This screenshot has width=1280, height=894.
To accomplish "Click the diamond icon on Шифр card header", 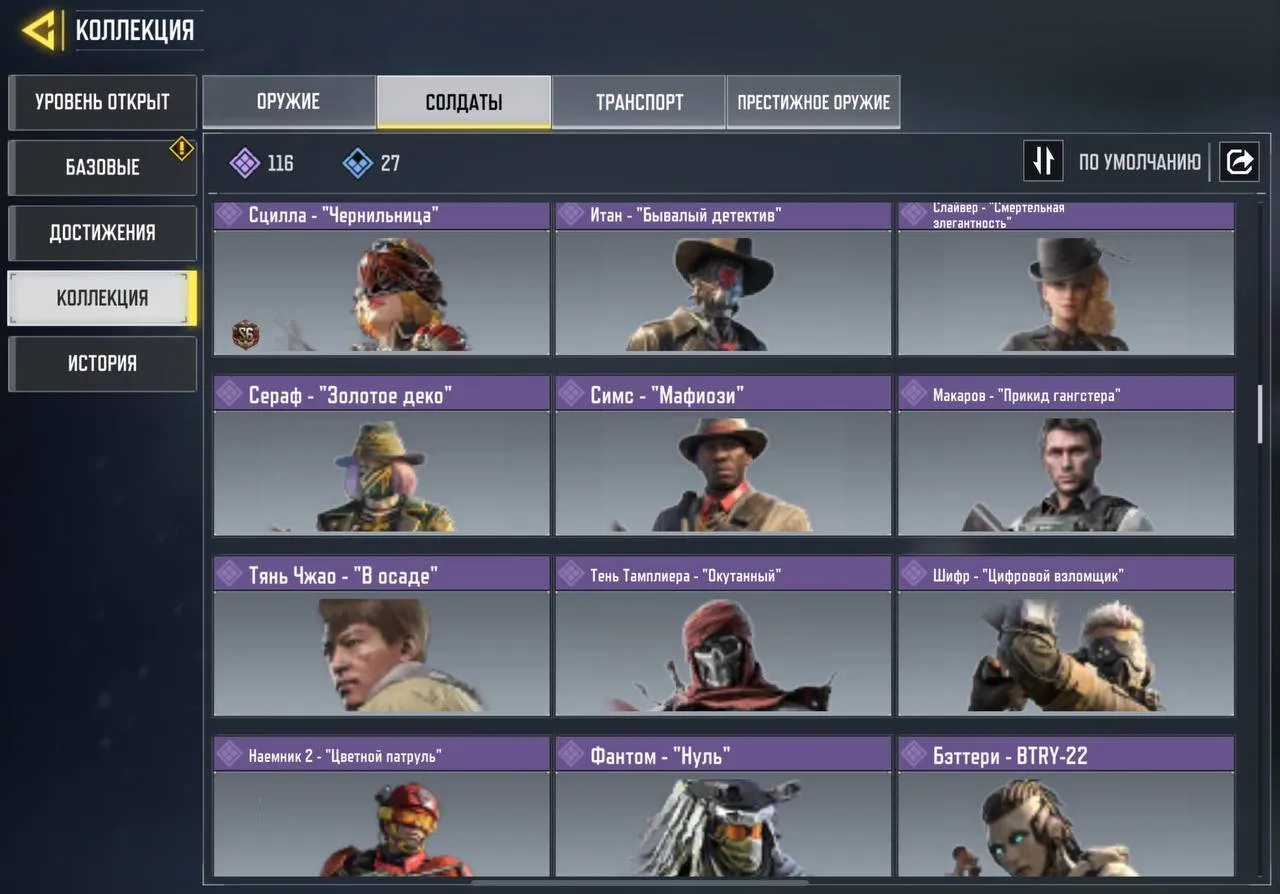I will click(913, 575).
